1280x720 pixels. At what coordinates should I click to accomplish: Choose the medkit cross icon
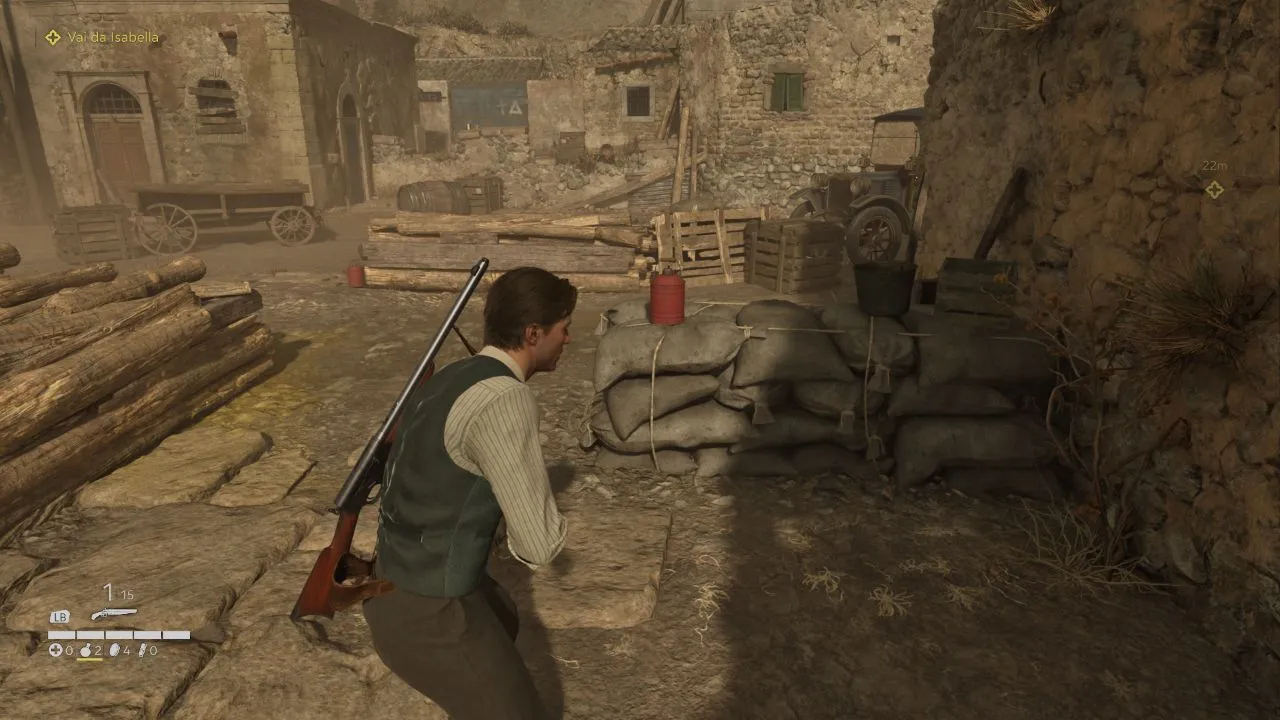[x=55, y=650]
